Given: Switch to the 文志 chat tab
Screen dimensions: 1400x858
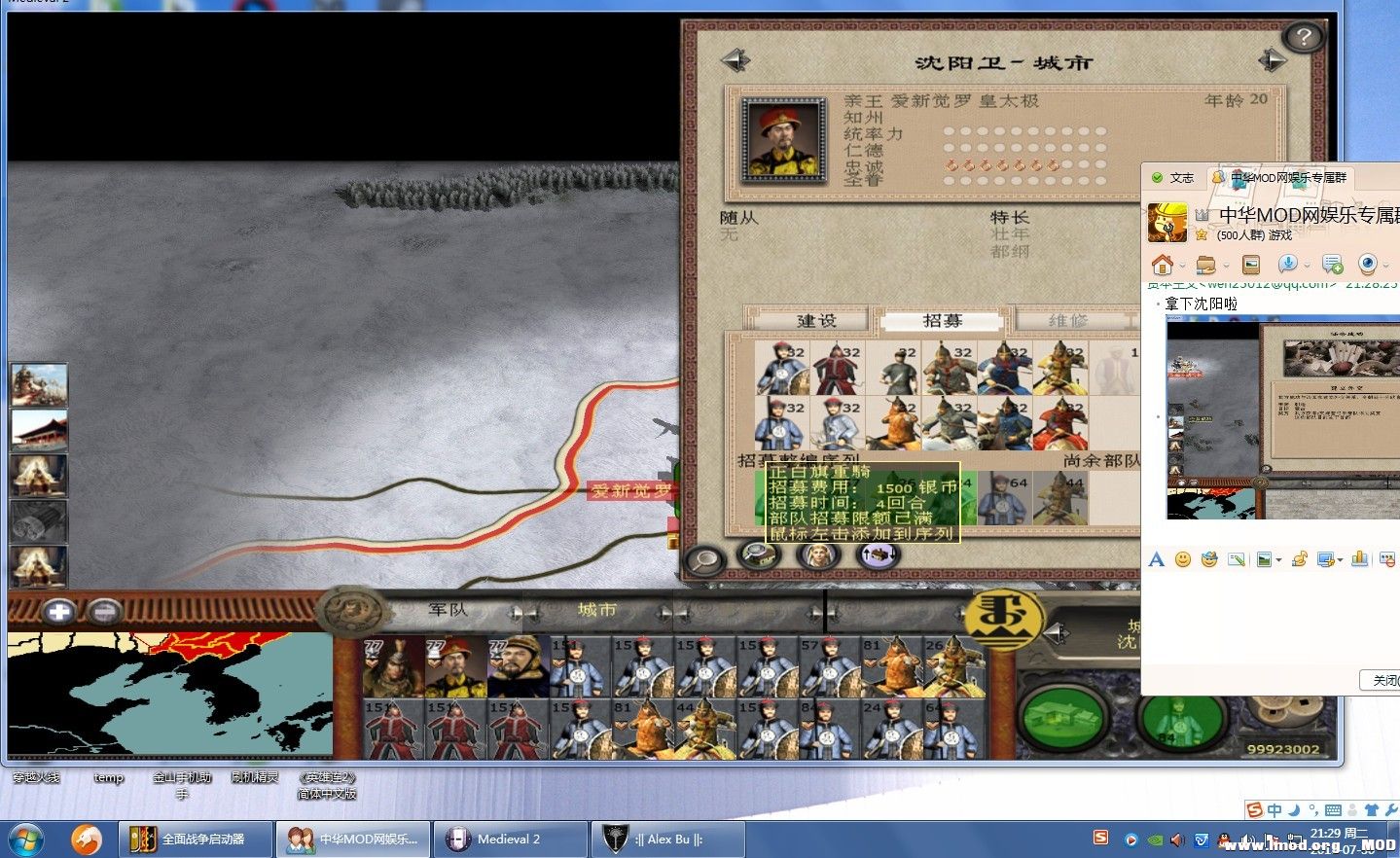Looking at the screenshot, I should coord(1180,178).
